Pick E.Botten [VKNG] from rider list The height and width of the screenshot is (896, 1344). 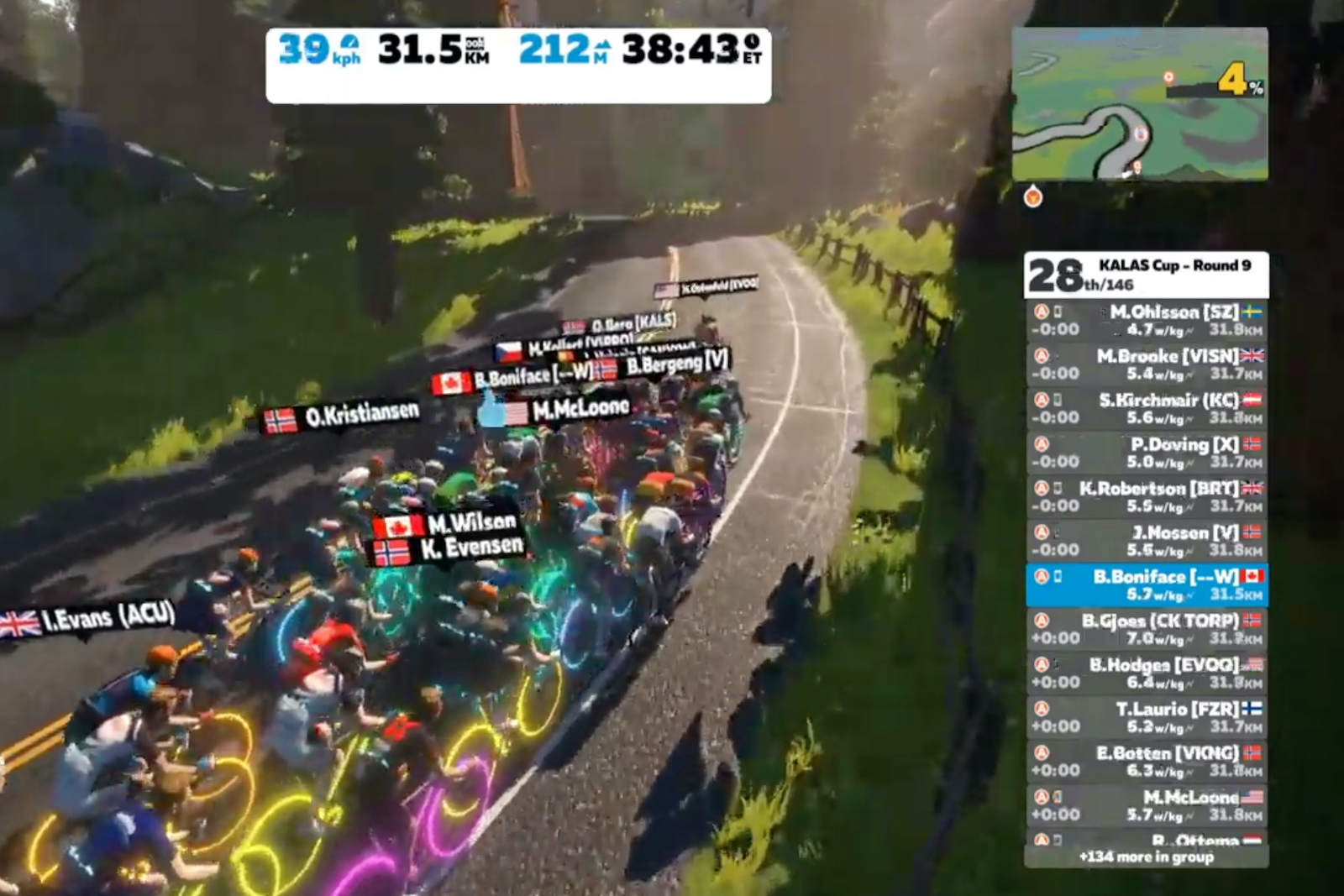click(x=1147, y=761)
